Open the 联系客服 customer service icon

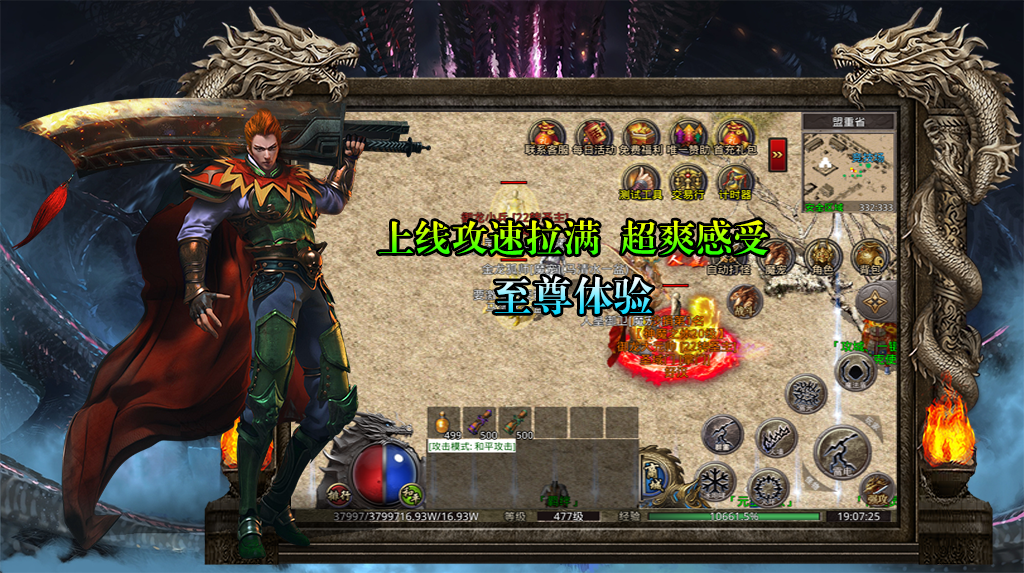point(547,136)
